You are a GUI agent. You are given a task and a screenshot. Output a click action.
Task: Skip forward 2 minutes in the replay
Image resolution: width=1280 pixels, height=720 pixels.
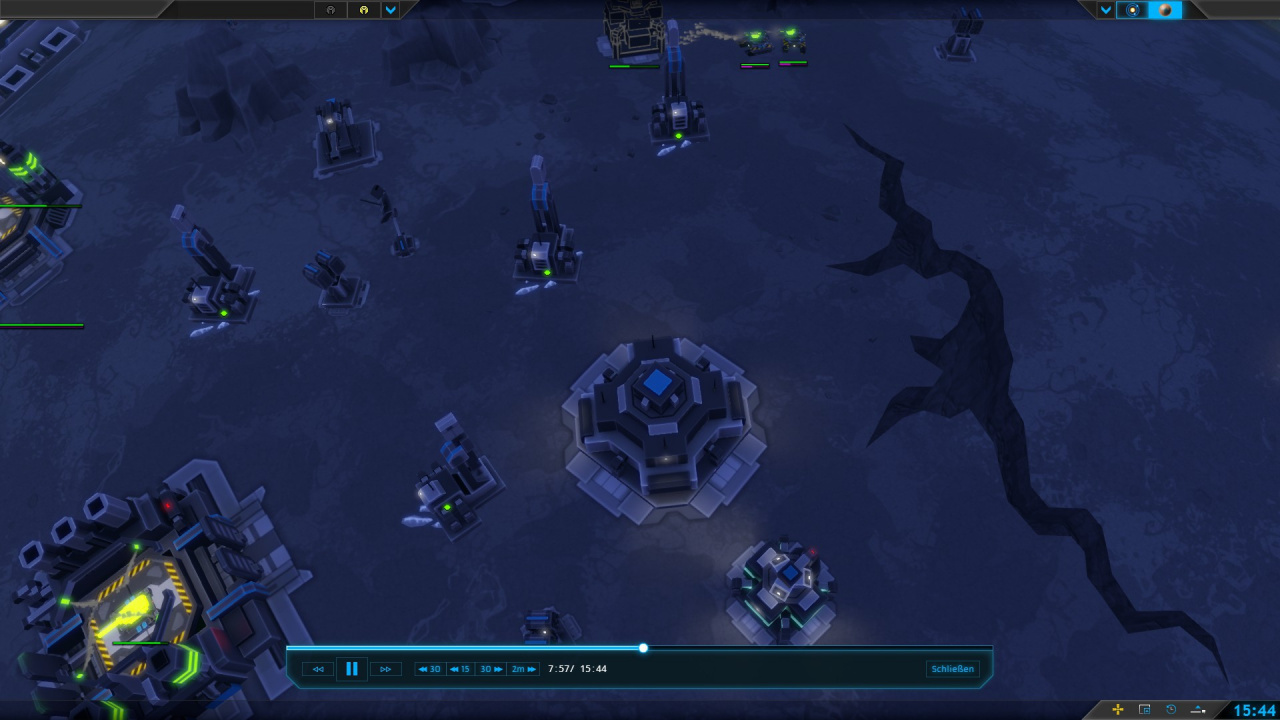[524, 669]
